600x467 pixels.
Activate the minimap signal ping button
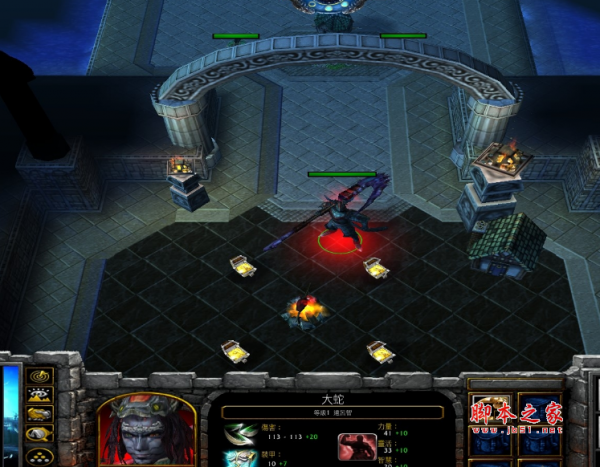tap(40, 377)
